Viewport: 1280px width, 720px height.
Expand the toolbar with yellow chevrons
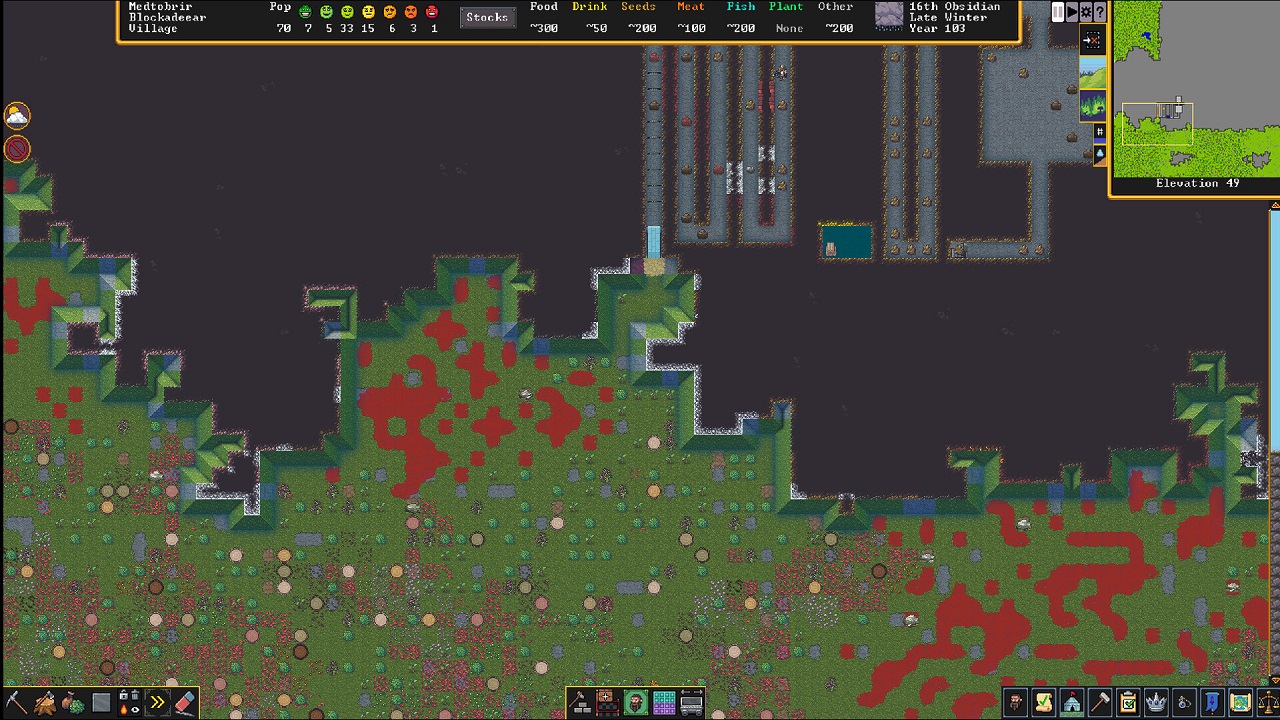click(157, 701)
